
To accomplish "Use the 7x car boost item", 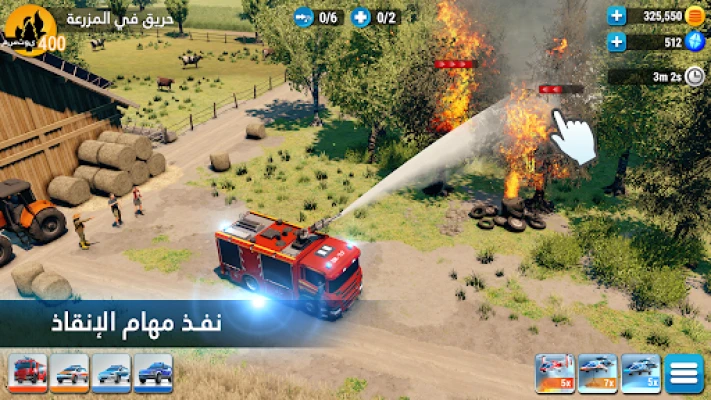I will pos(598,373).
